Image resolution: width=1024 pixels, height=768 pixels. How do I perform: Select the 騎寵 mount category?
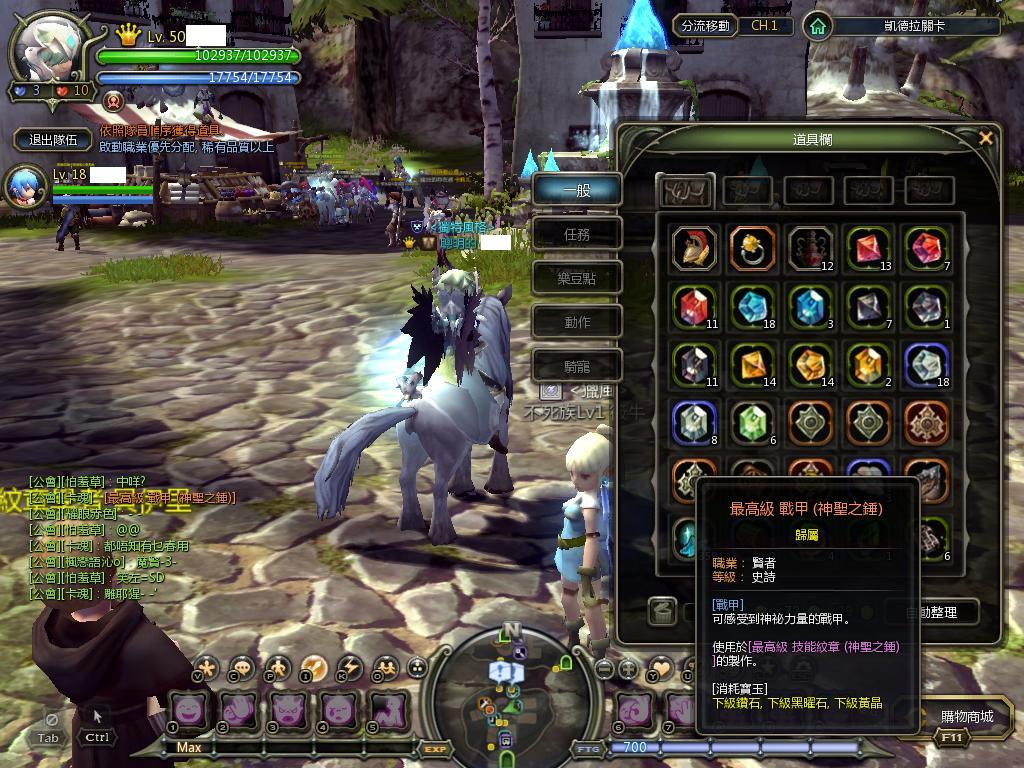tap(576, 366)
